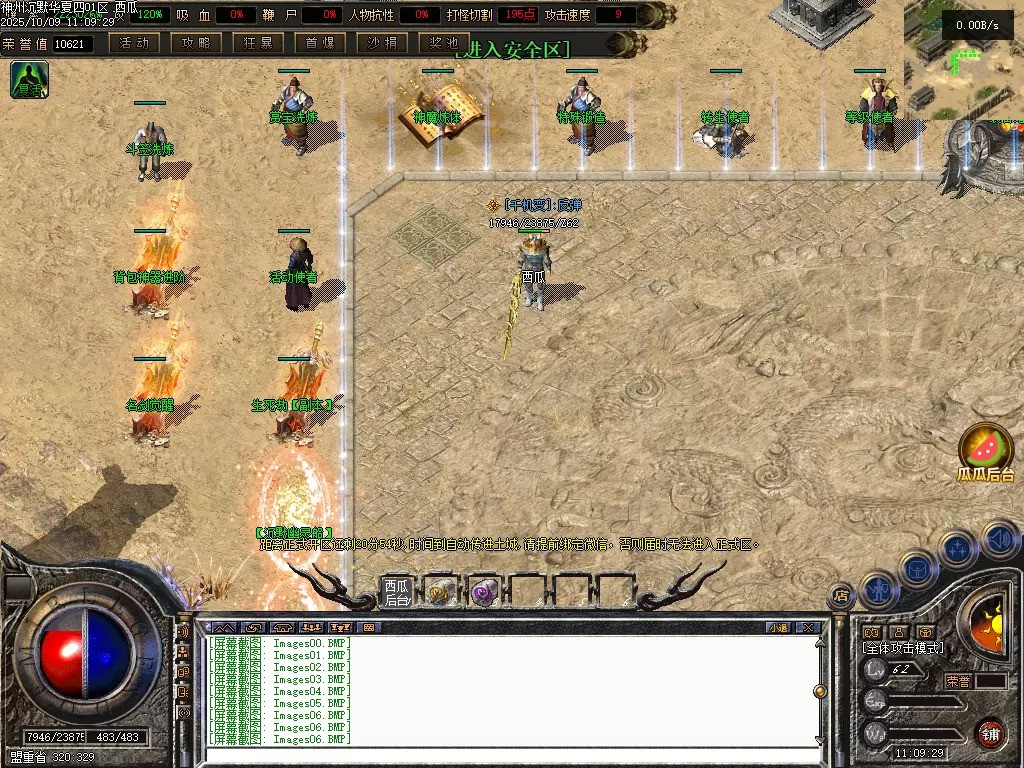1024x768 pixels.
Task: Open the 首爆 first-drop panel
Action: pos(320,43)
